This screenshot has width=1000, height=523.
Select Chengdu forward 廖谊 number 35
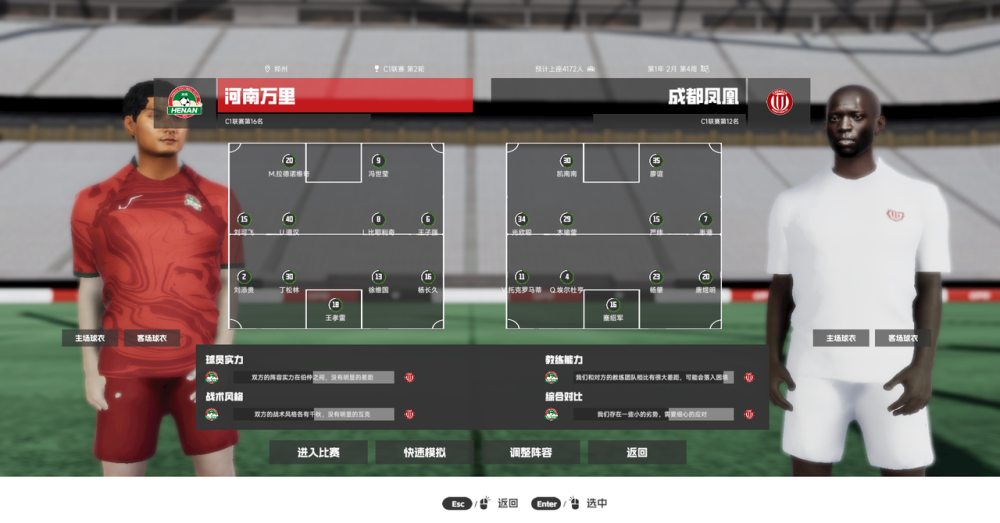pyautogui.click(x=656, y=161)
